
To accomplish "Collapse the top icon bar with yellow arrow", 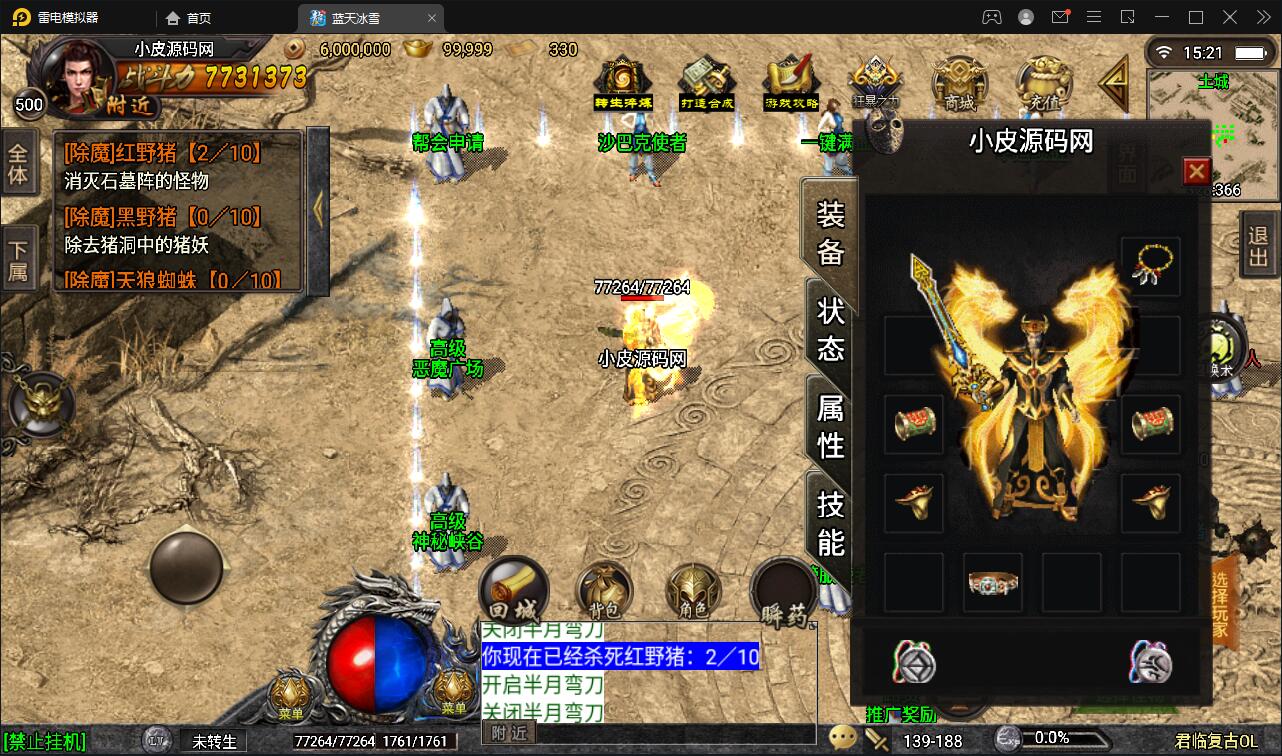I will (x=1113, y=85).
